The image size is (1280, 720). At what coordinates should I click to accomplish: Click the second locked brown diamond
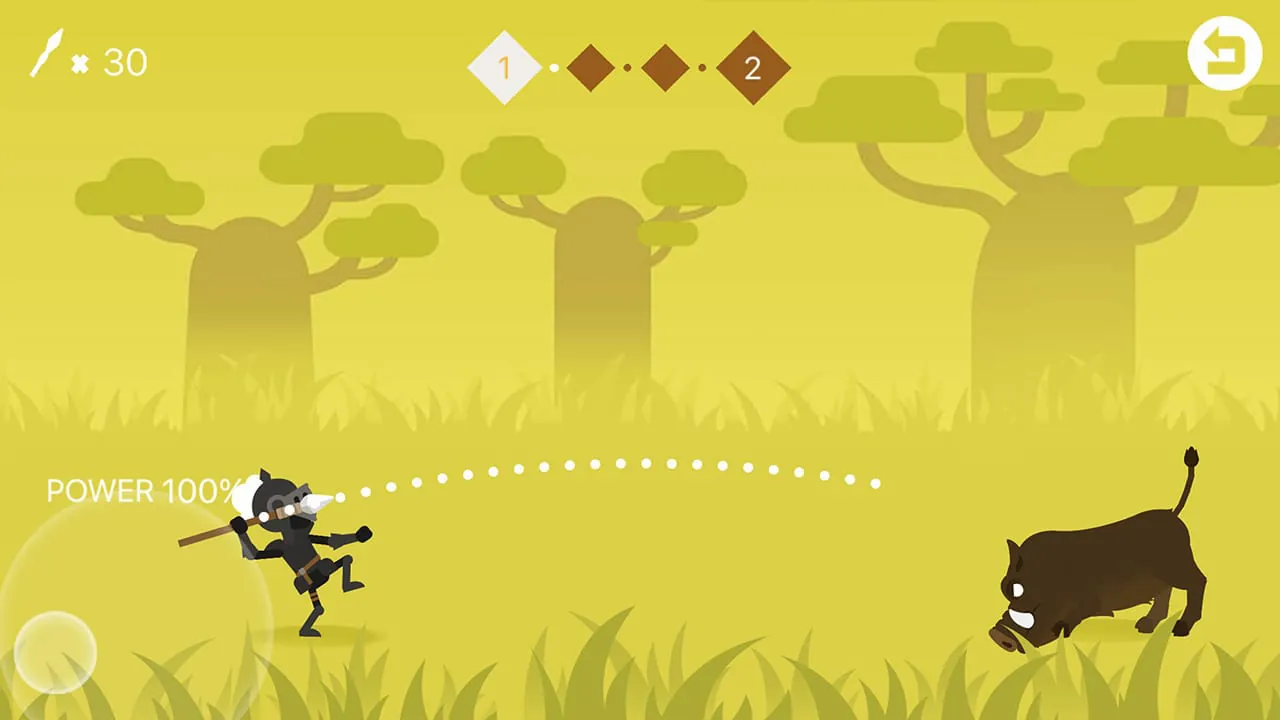(664, 67)
